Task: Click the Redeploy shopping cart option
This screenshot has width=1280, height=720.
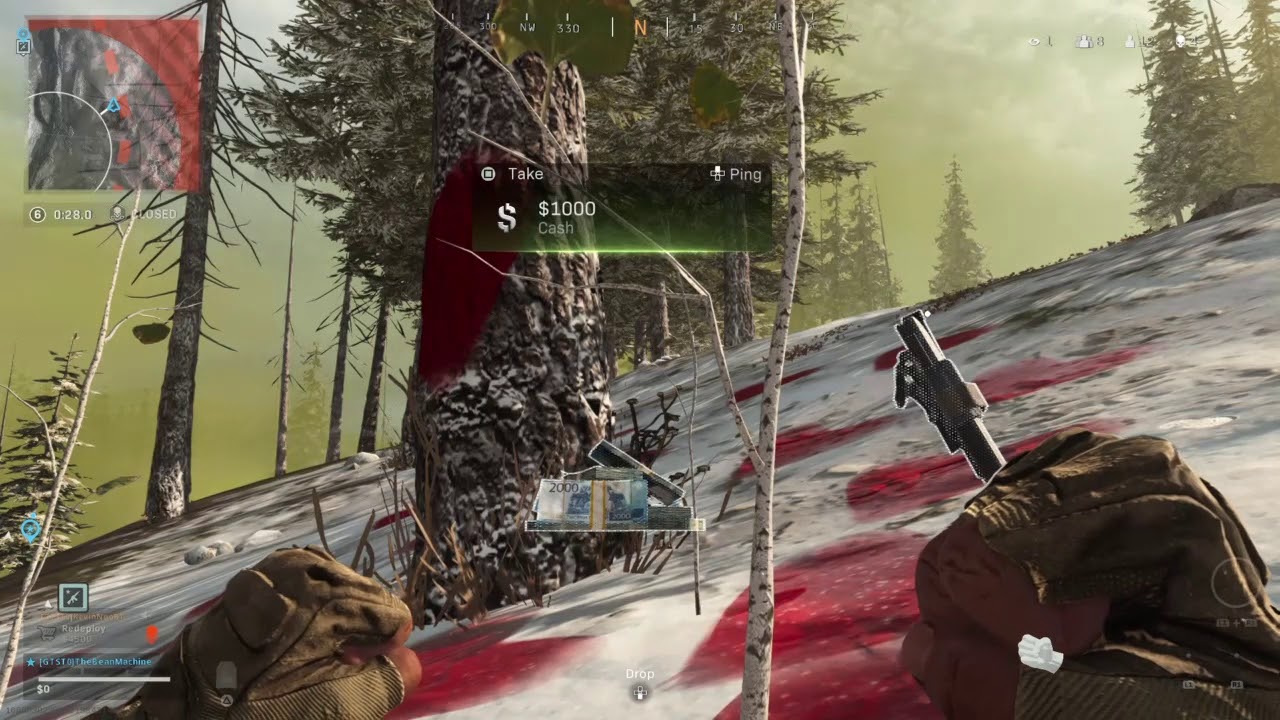Action: point(46,631)
